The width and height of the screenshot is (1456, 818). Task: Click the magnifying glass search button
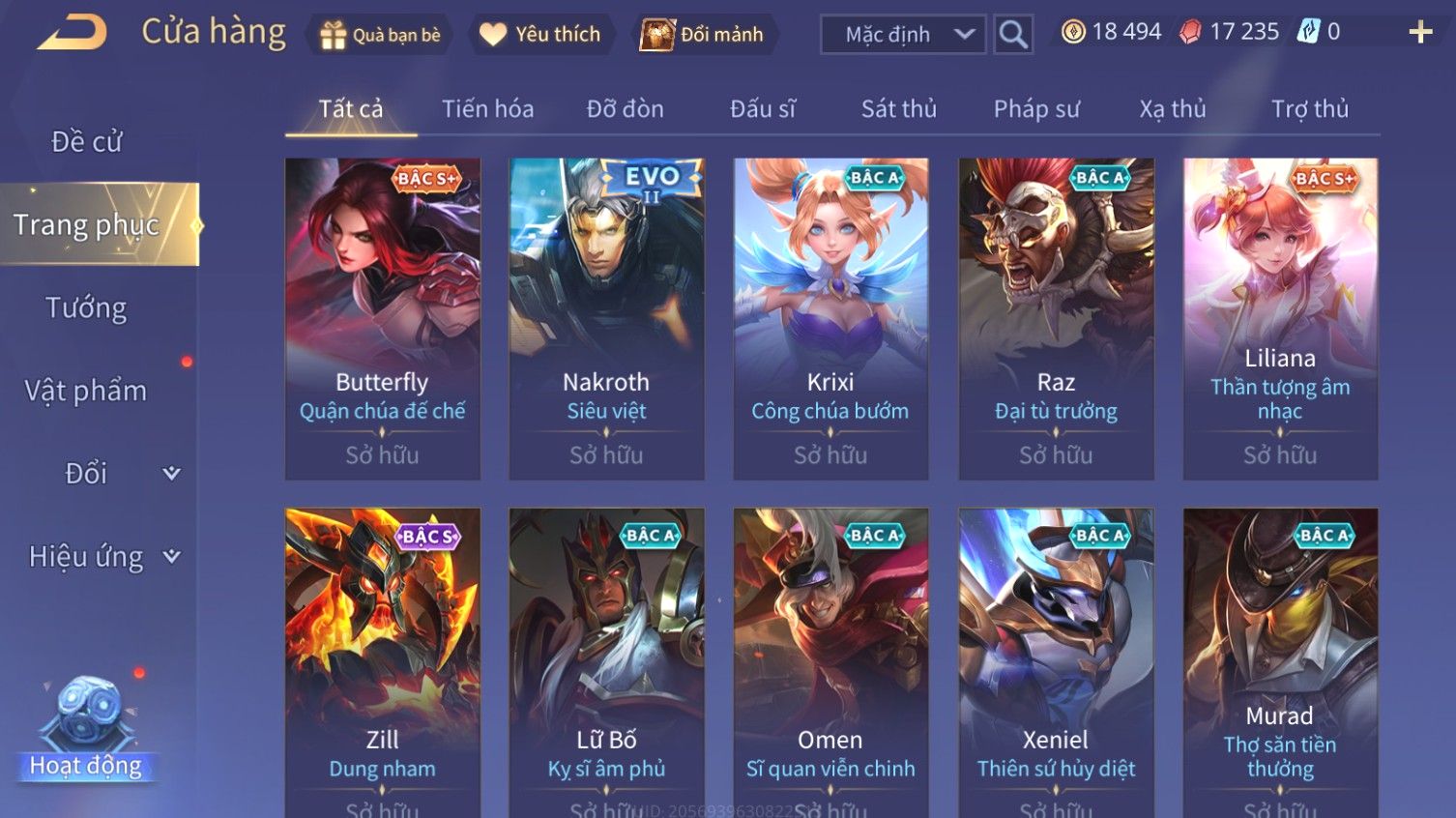pyautogui.click(x=1013, y=35)
